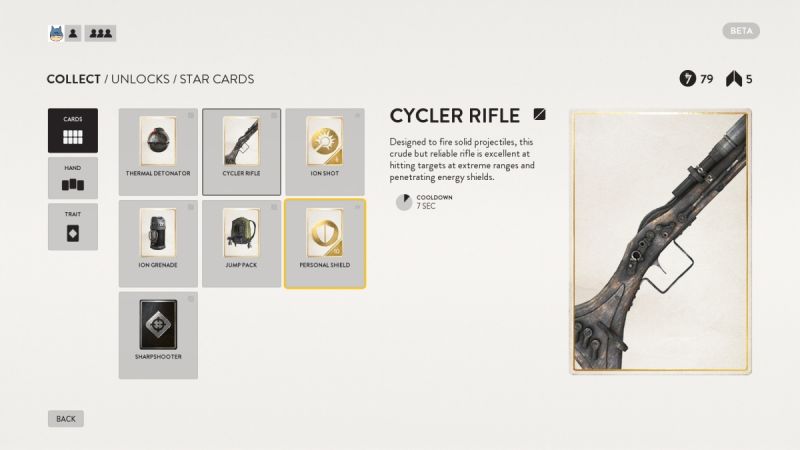Click the Collect breadcrumb
Image resolution: width=800 pixels, height=450 pixels.
(73, 79)
